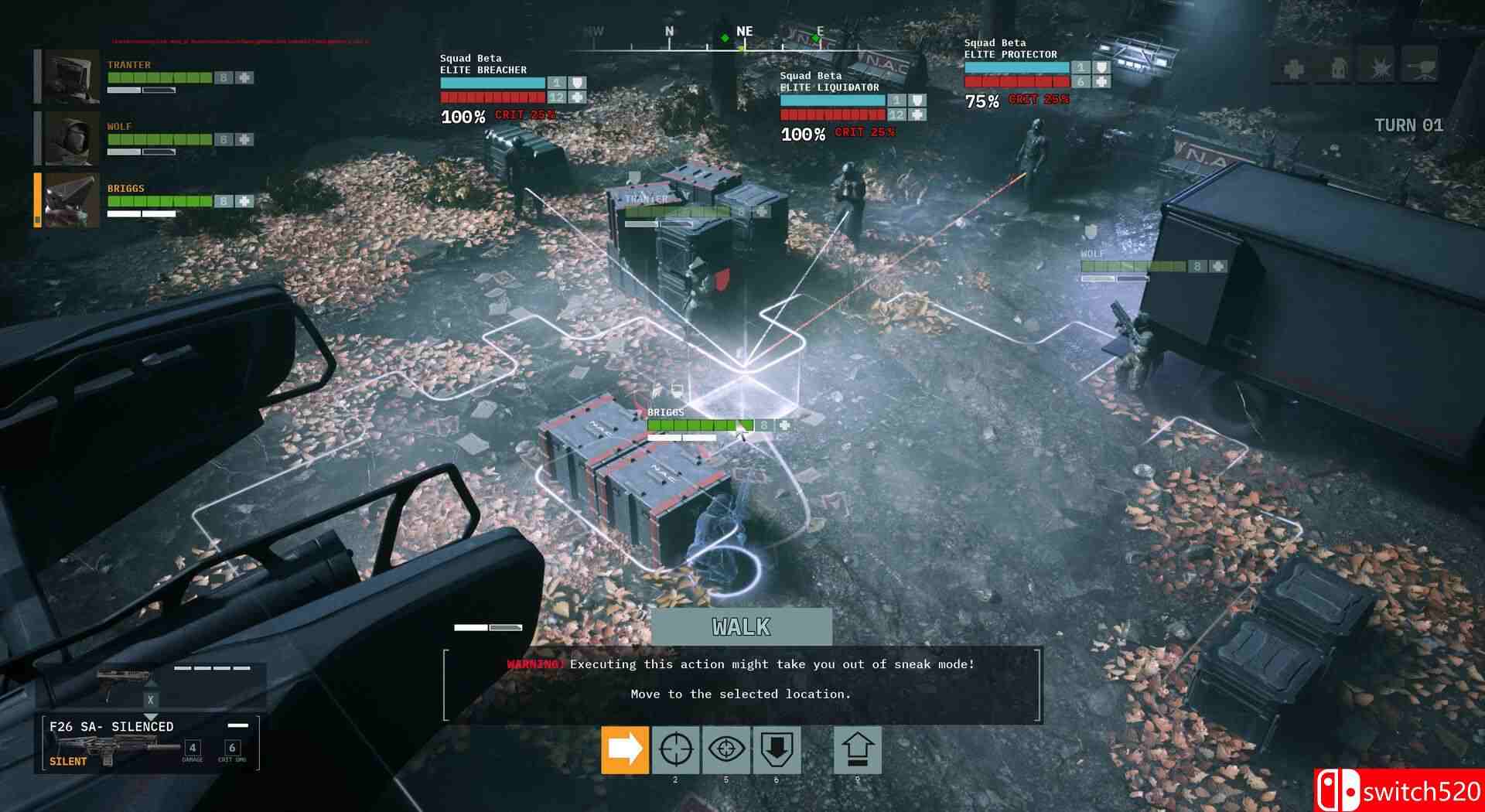Viewport: 1485px width, 812px height.
Task: Click the turret objective icon at top right
Action: coord(1424,68)
